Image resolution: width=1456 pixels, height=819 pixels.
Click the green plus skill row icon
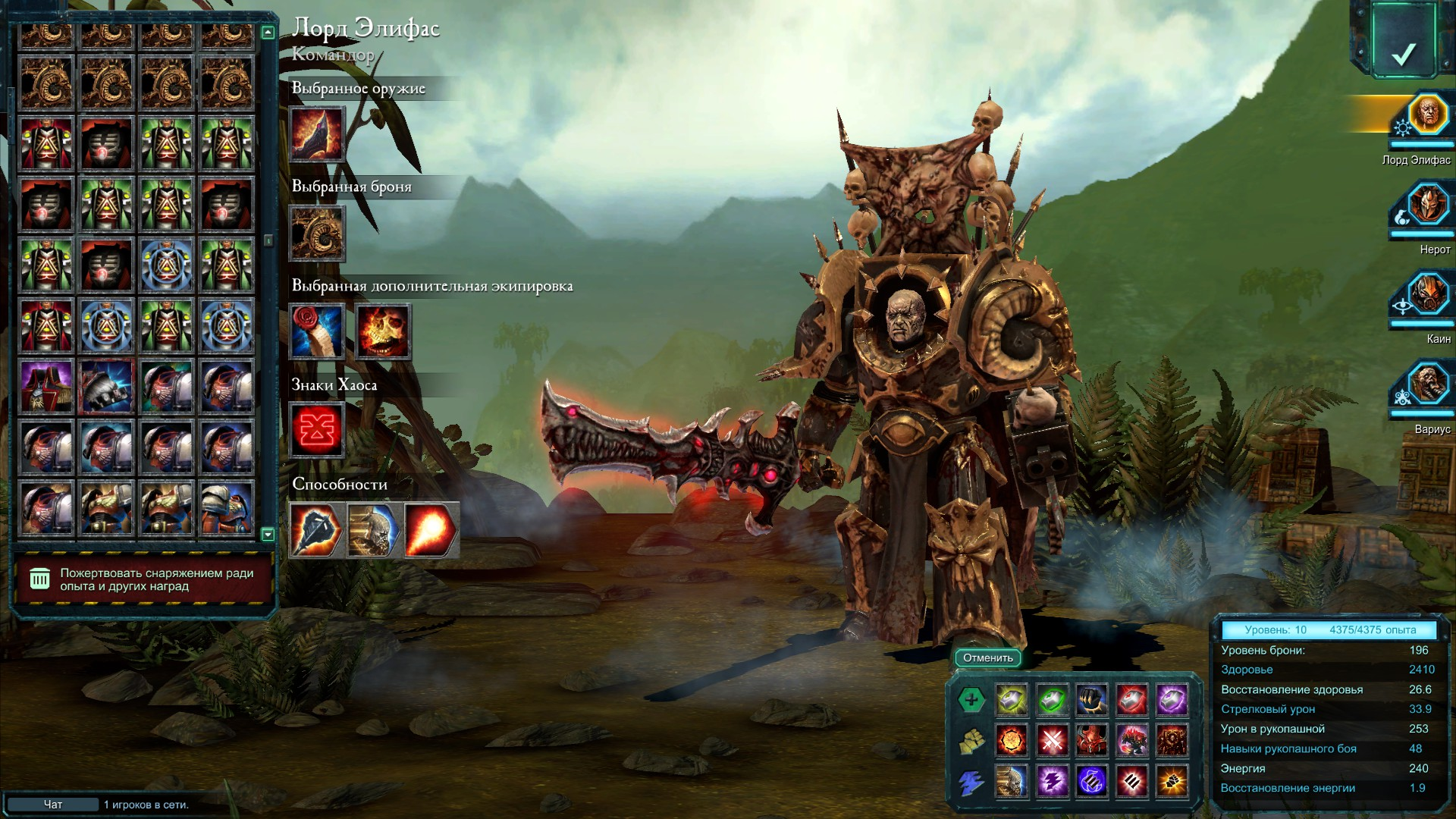pos(971,700)
